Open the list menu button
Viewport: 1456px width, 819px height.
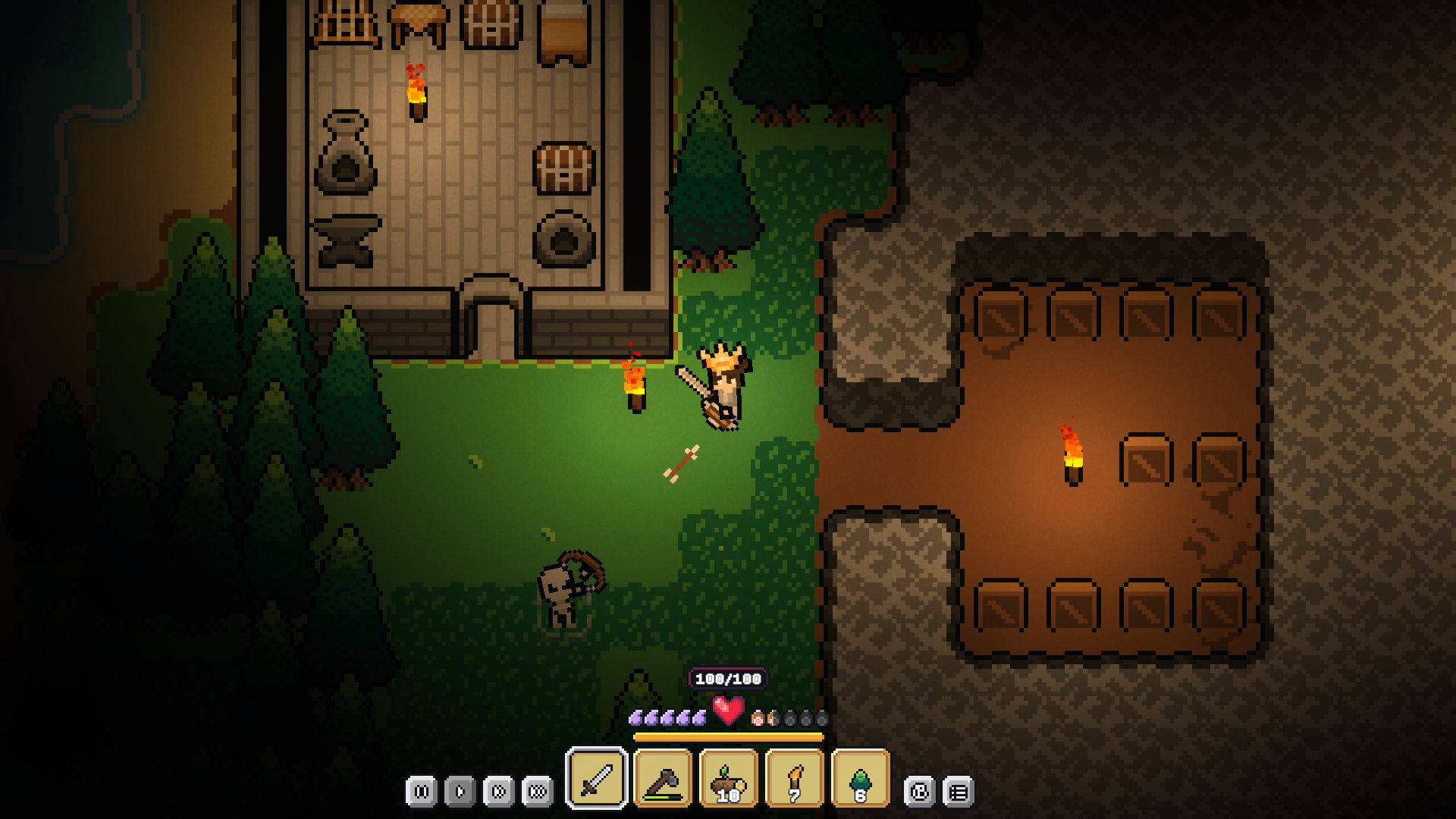[x=959, y=792]
